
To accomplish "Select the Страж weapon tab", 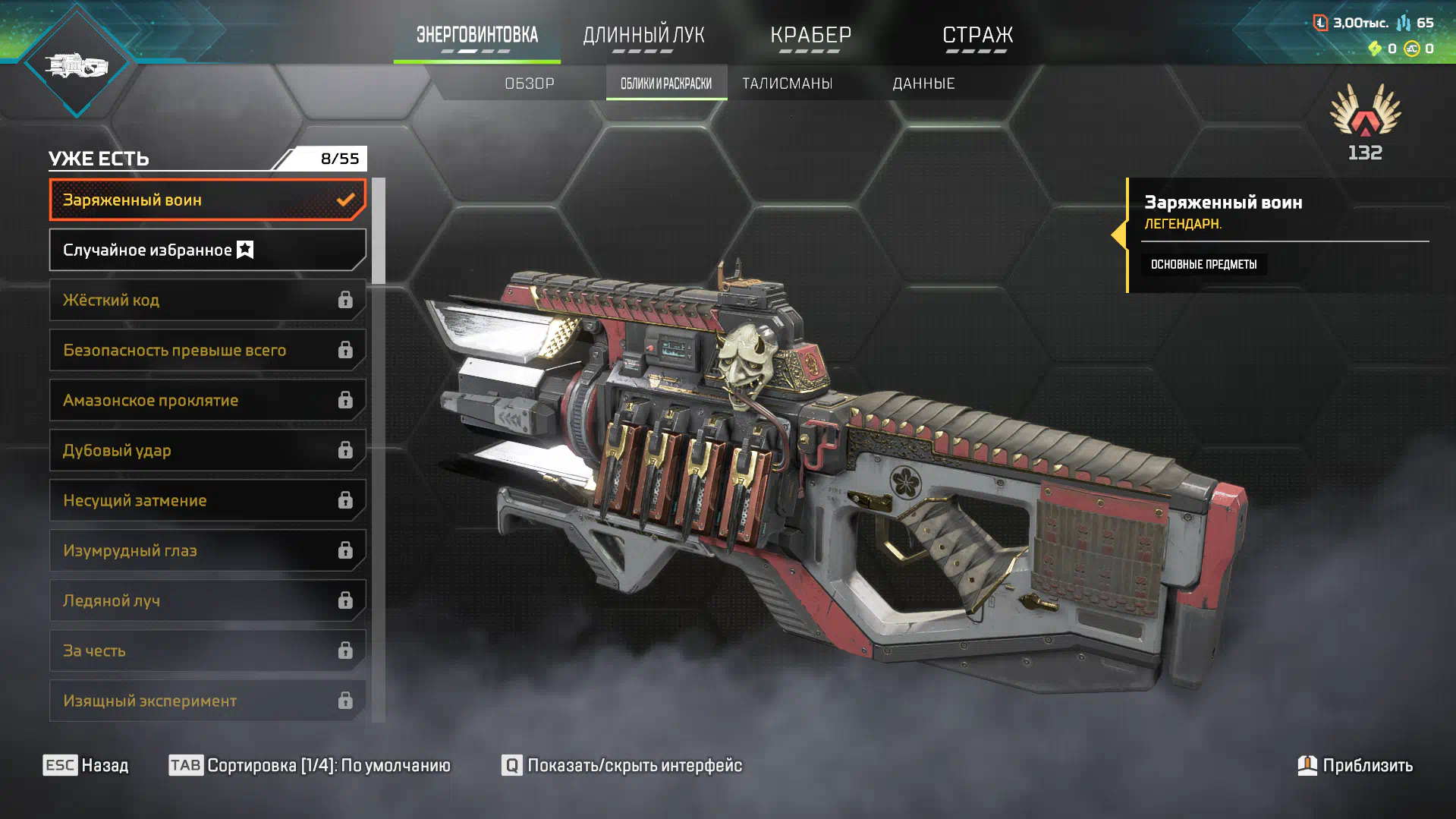I will (977, 35).
